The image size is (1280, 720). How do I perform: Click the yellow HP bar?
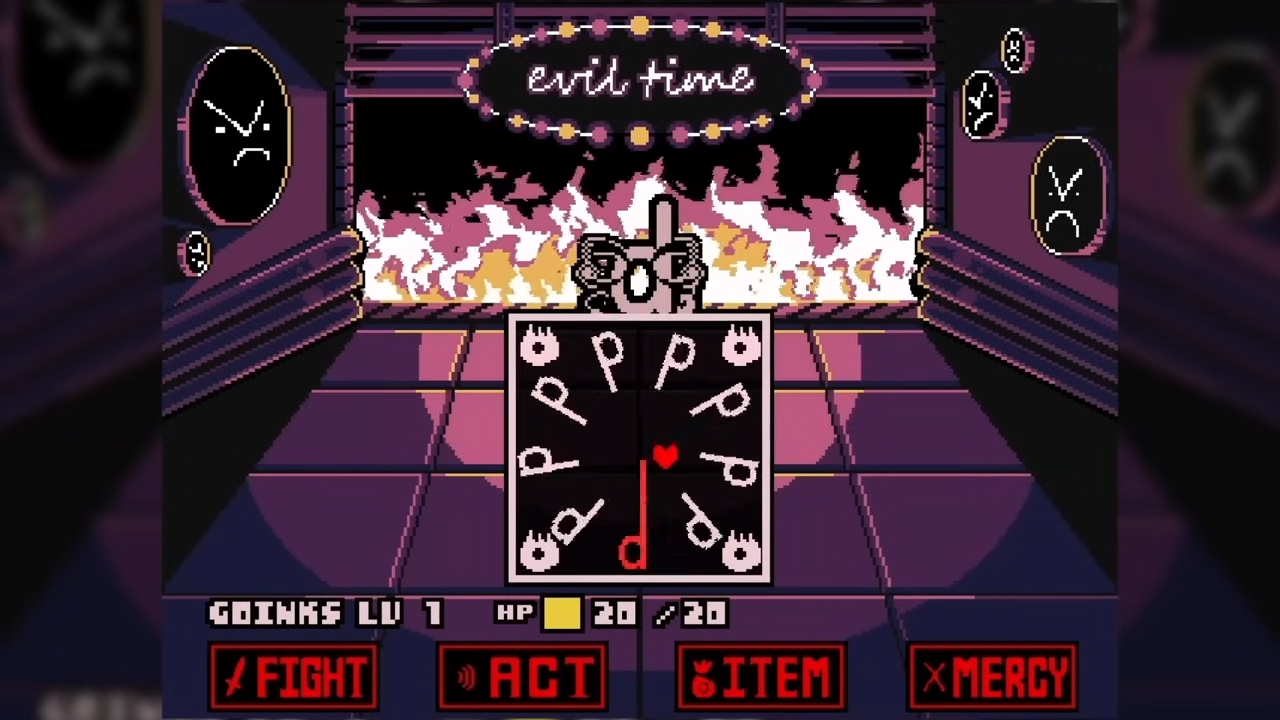562,613
